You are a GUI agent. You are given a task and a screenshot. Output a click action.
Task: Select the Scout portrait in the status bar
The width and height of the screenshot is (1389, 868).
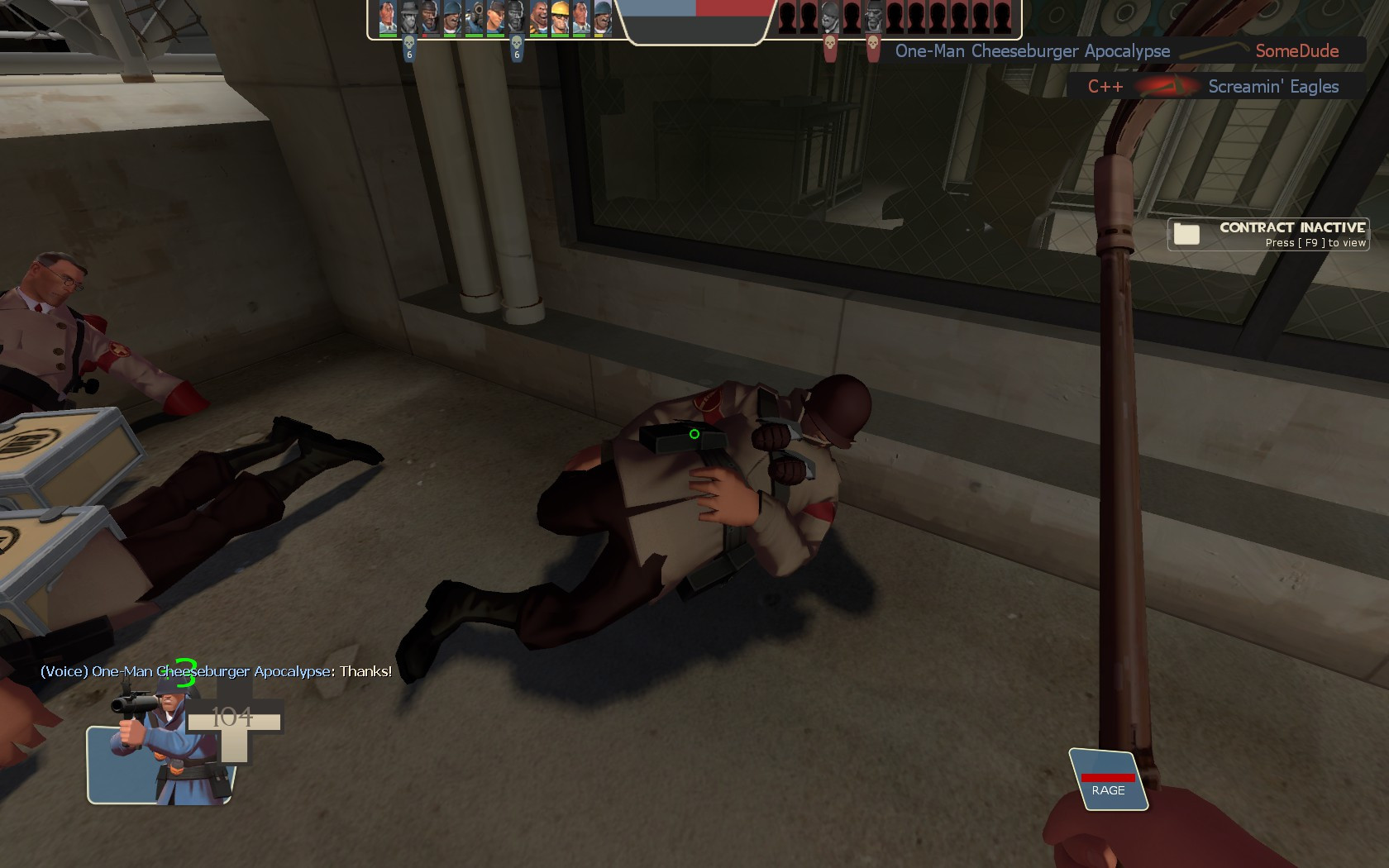496,18
